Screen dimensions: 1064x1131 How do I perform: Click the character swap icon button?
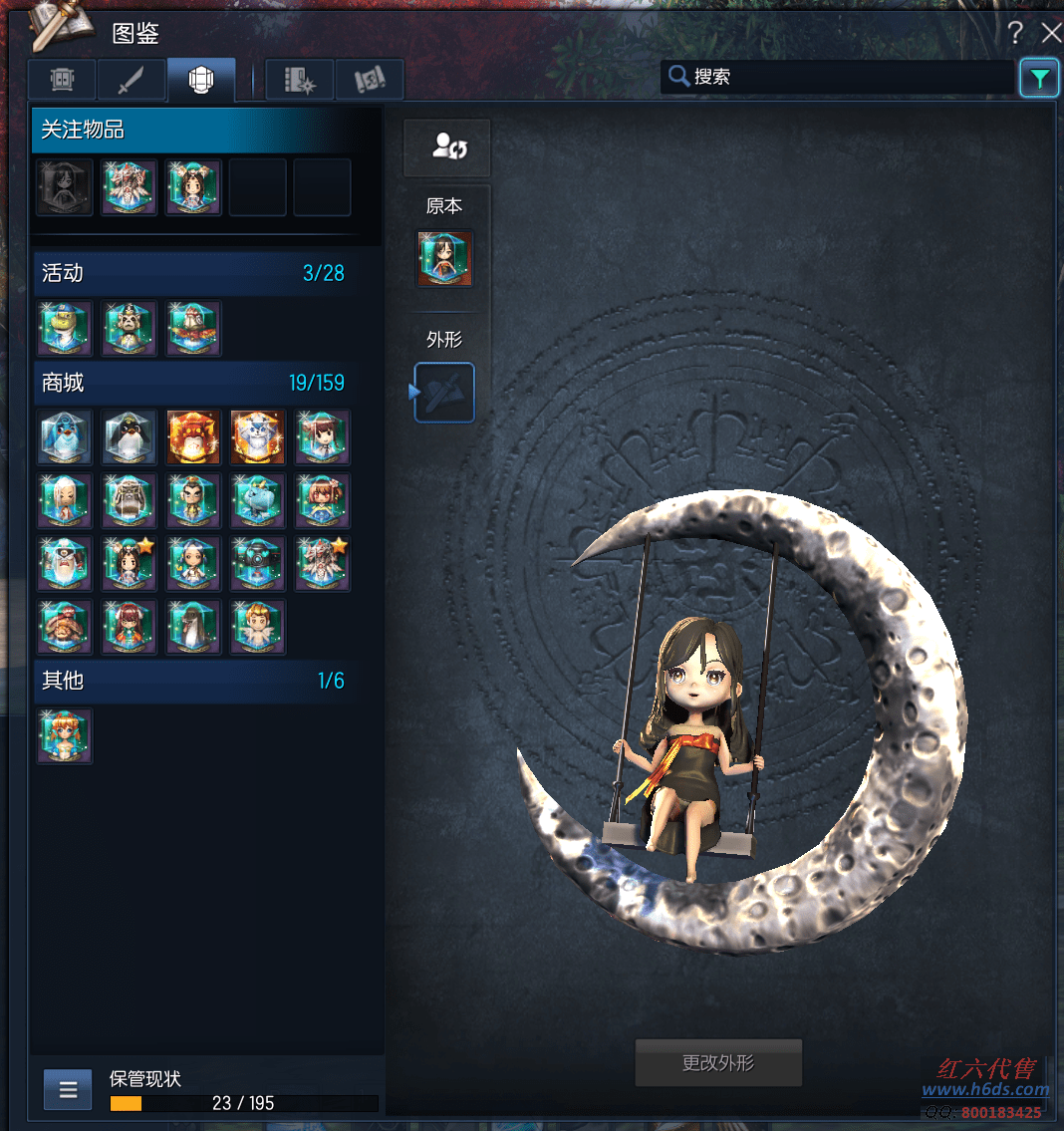(448, 147)
